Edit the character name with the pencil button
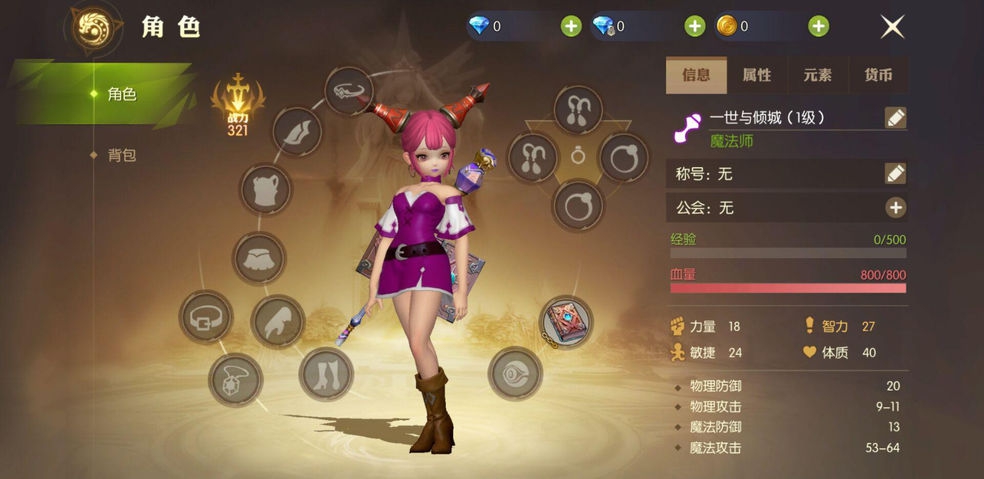 click(895, 118)
